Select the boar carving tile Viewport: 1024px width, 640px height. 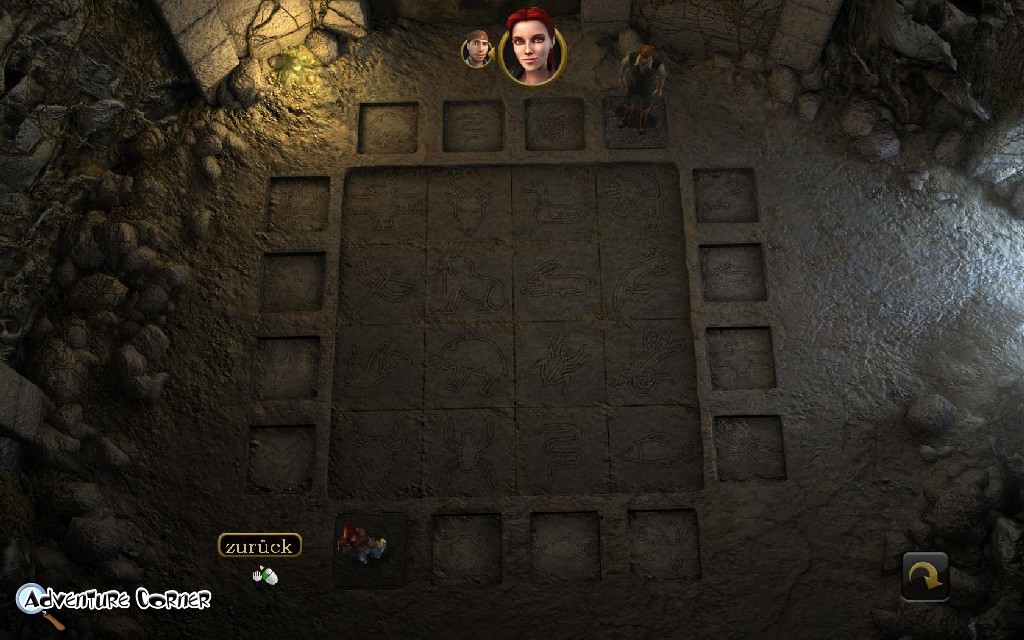pyautogui.click(x=468, y=367)
